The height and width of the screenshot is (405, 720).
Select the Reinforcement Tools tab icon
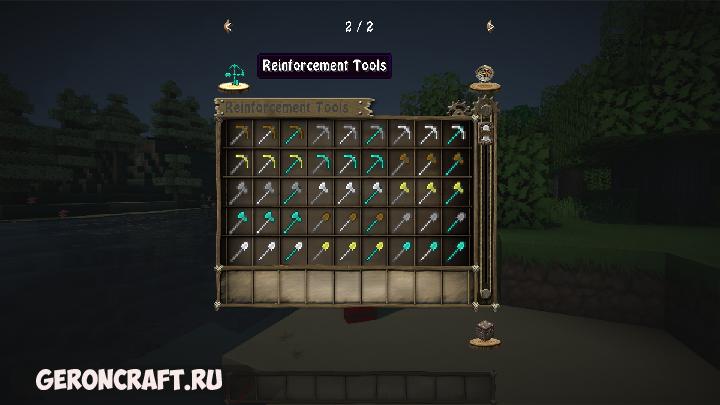(234, 74)
